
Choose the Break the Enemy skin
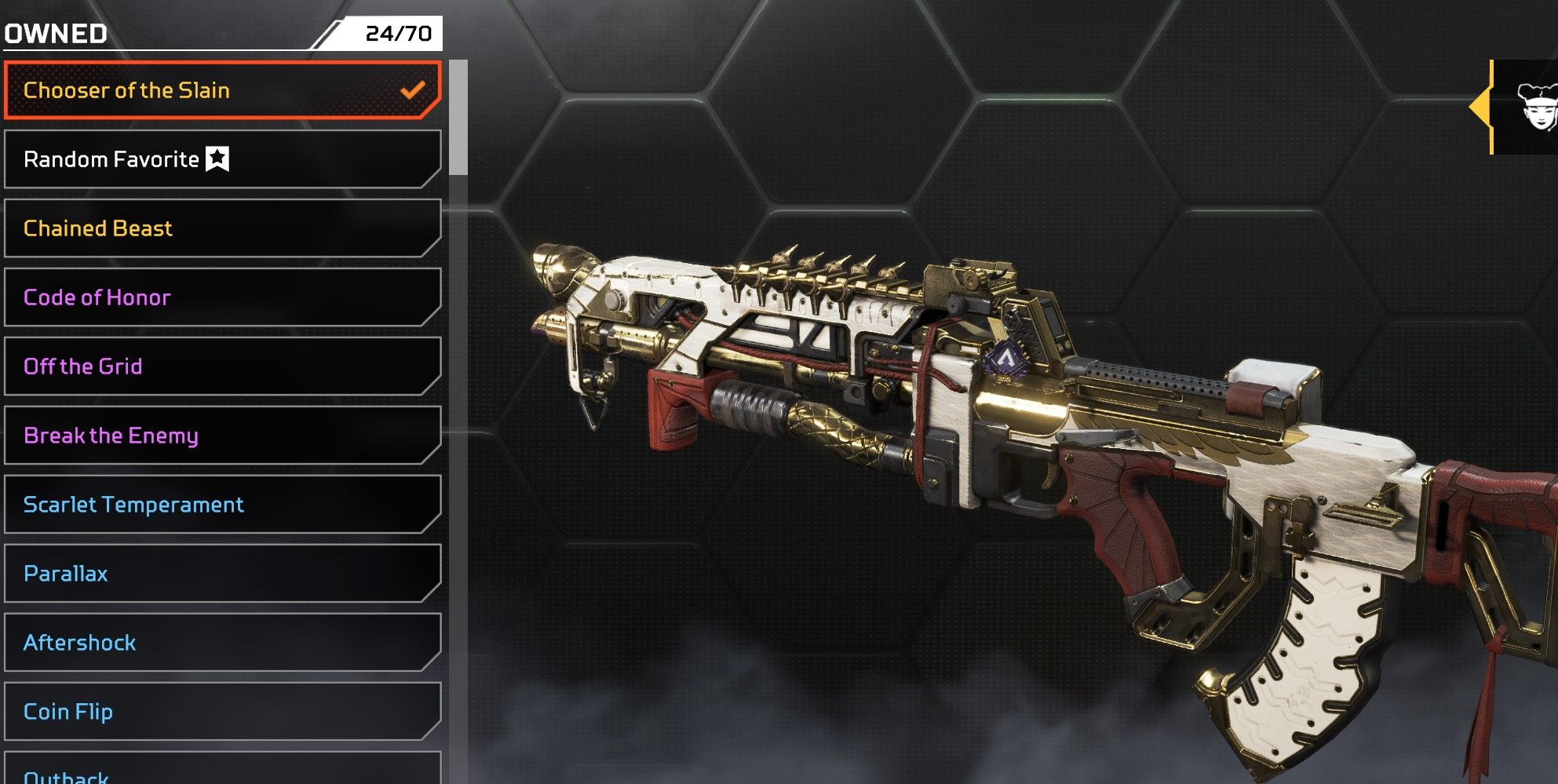[222, 436]
